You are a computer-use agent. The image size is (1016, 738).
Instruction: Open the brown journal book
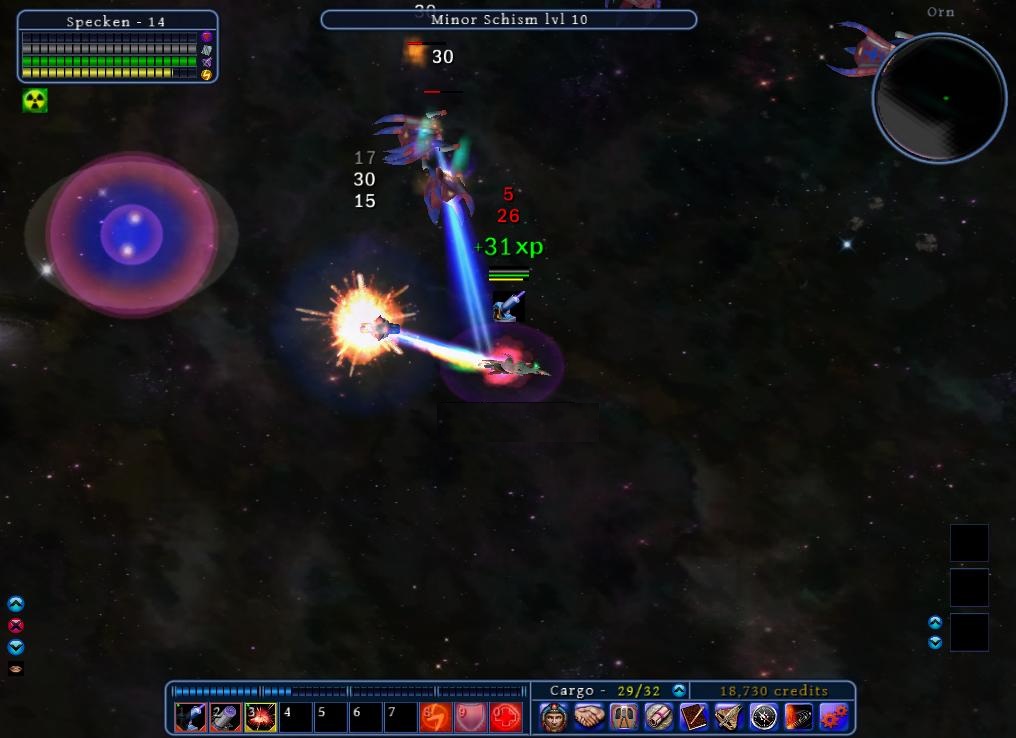694,717
